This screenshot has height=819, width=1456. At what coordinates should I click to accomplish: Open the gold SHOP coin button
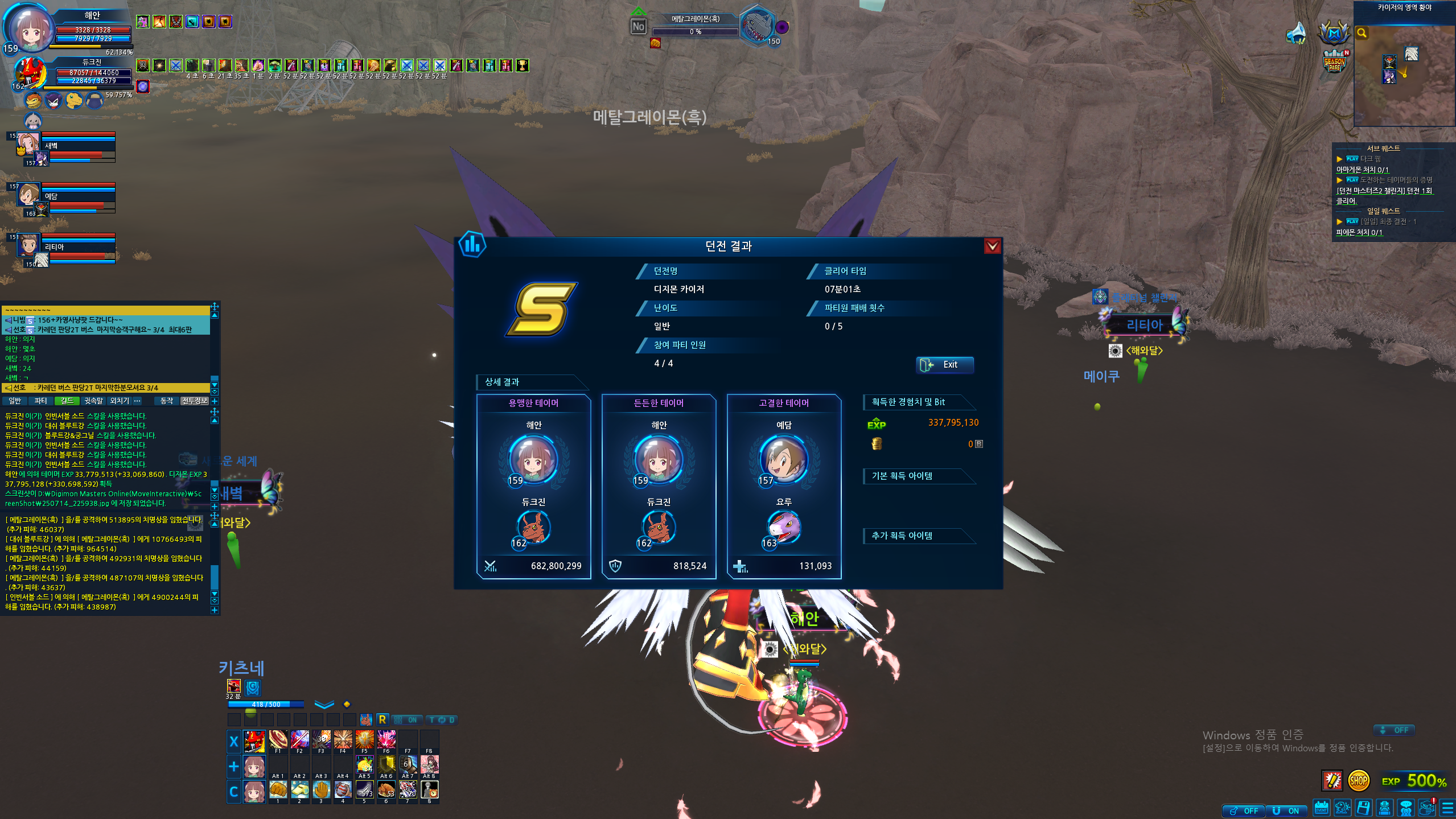click(x=1358, y=781)
